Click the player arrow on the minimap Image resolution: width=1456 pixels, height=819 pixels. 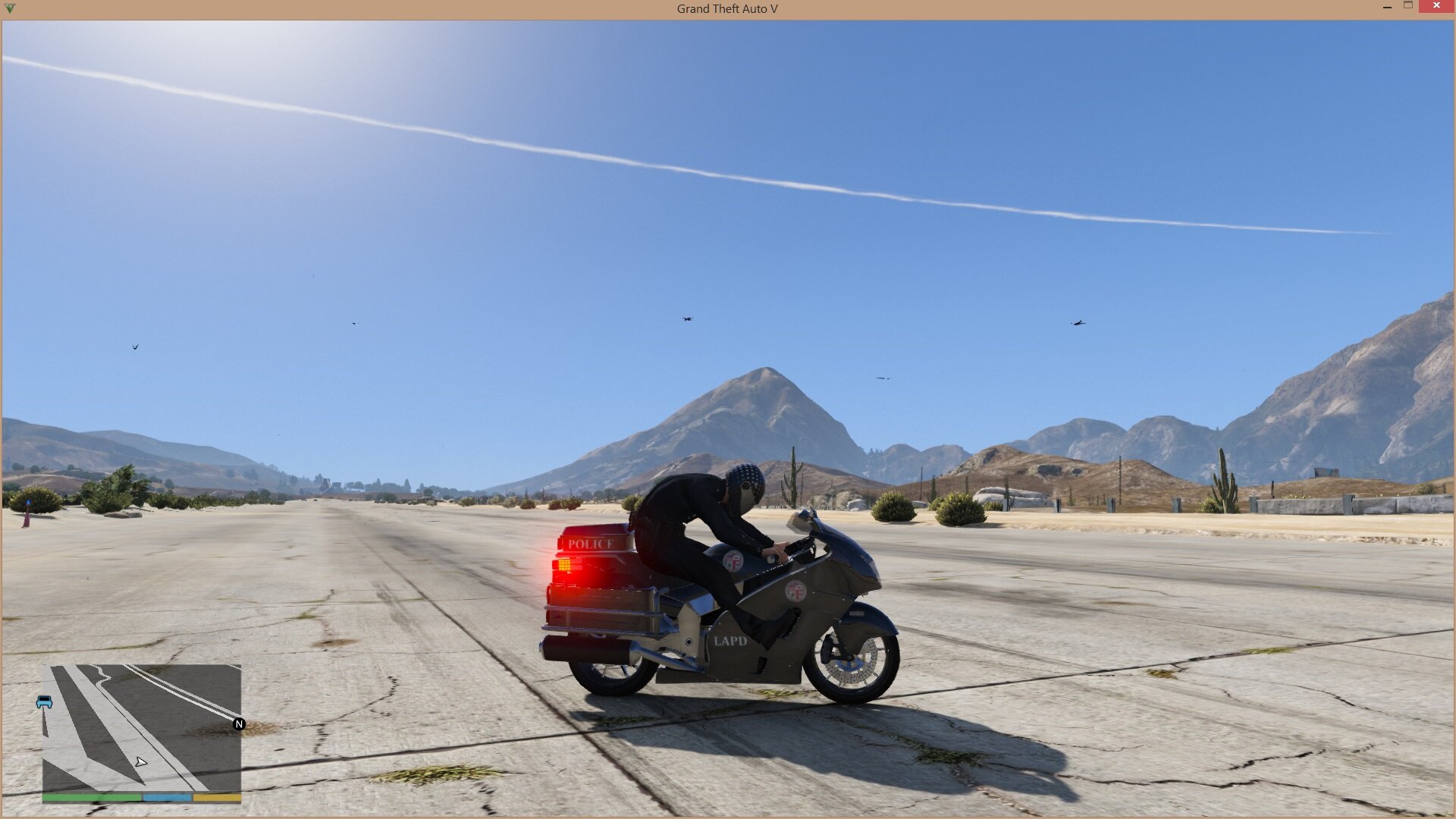coord(141,761)
